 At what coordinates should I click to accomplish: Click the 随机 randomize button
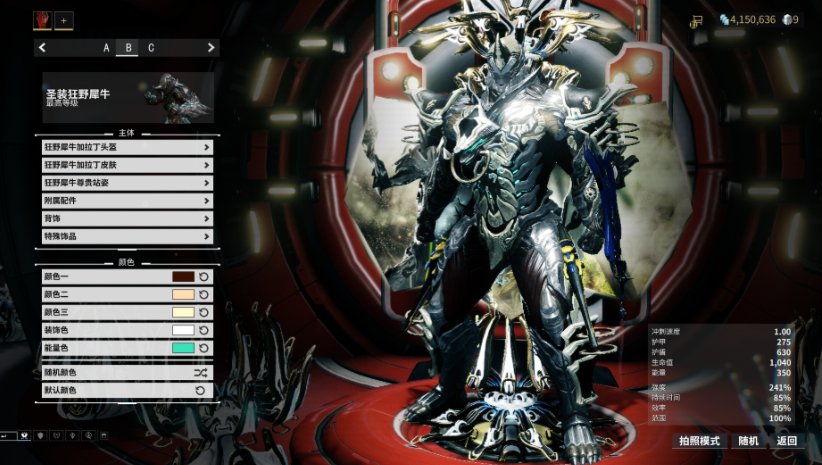[748, 441]
